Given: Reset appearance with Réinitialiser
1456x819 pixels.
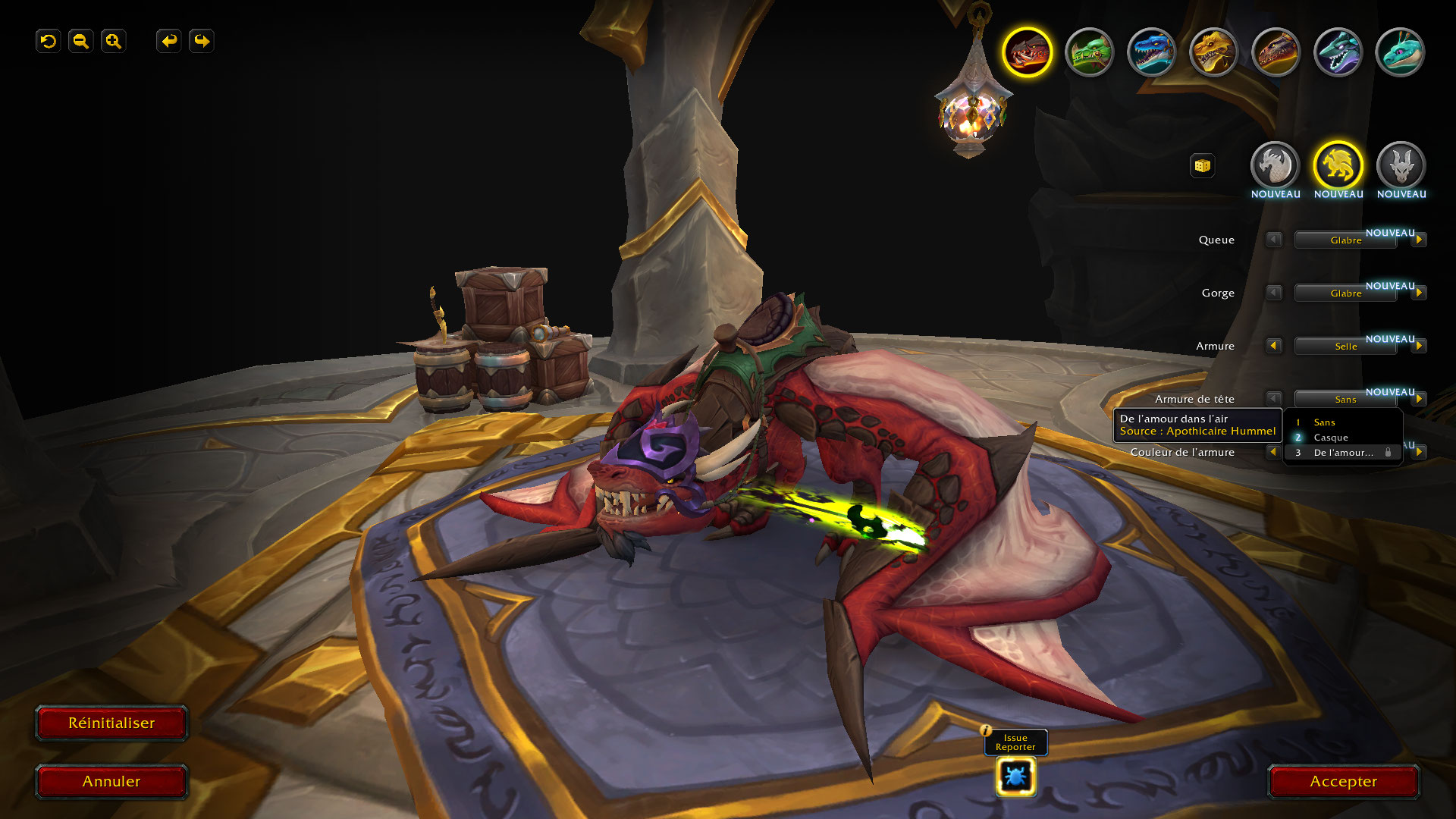Looking at the screenshot, I should [x=111, y=723].
